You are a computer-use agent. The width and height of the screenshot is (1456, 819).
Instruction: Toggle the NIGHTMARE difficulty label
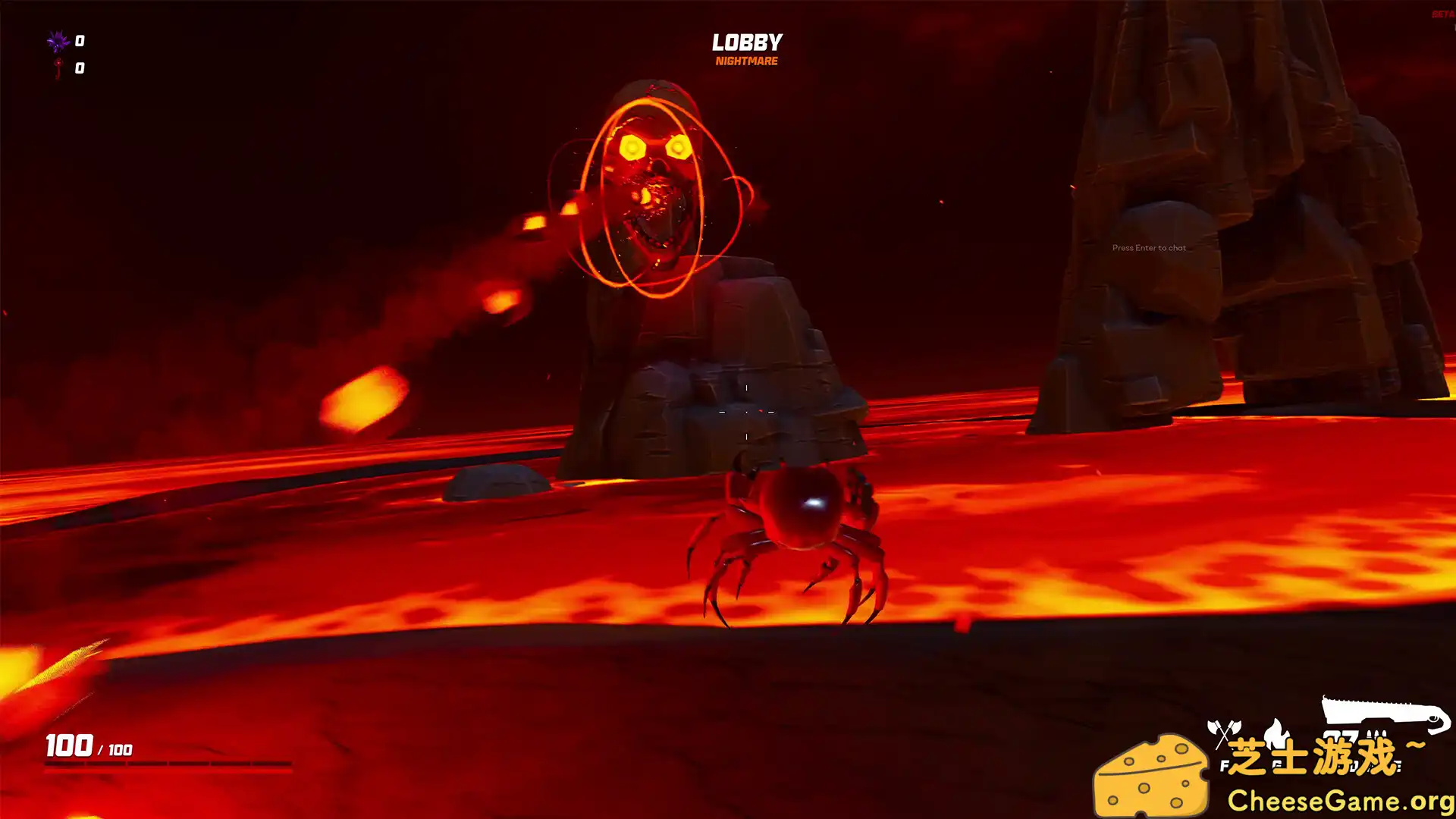point(747,61)
